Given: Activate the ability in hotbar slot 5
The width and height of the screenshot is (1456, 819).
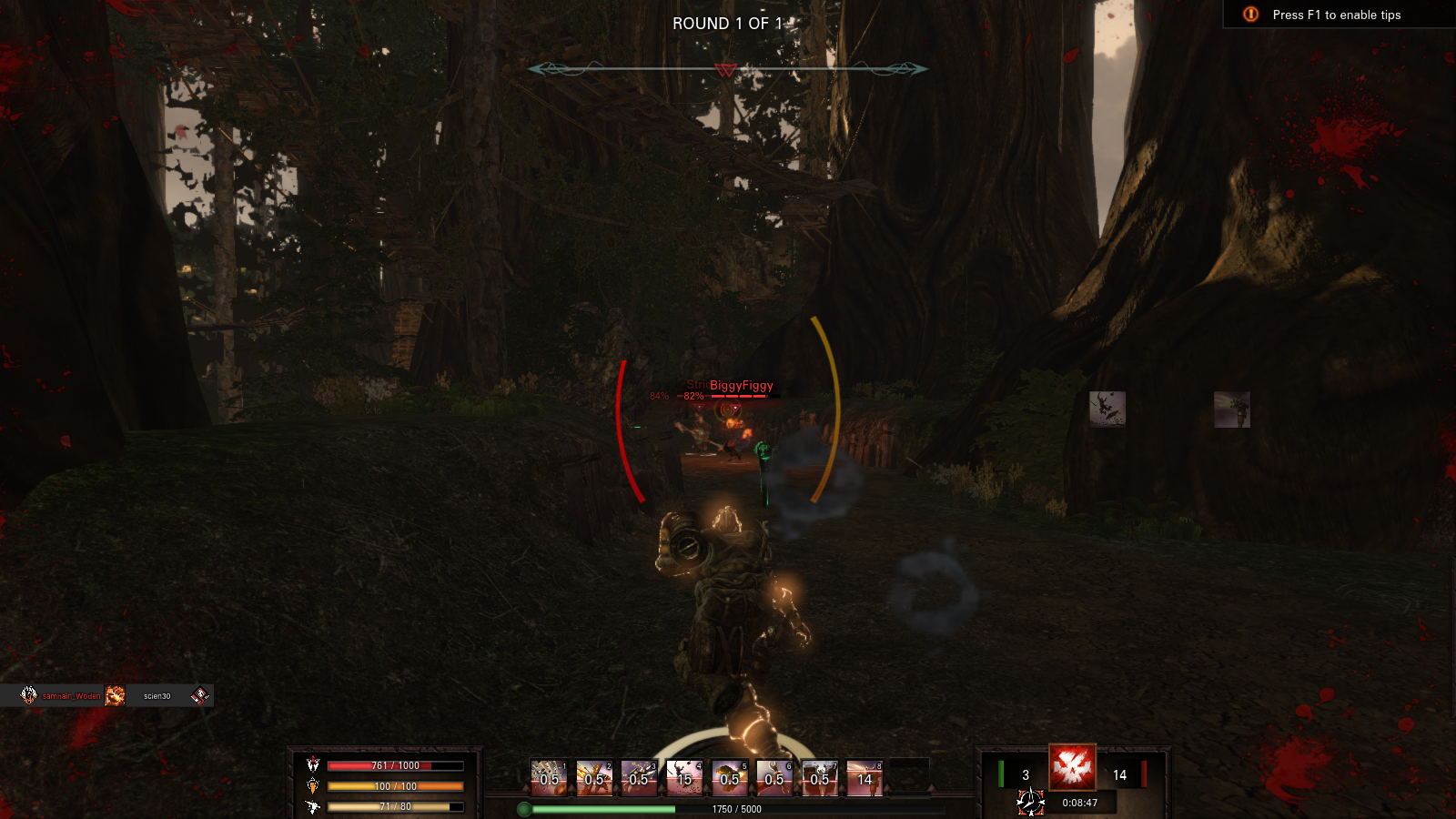Looking at the screenshot, I should pyautogui.click(x=730, y=778).
